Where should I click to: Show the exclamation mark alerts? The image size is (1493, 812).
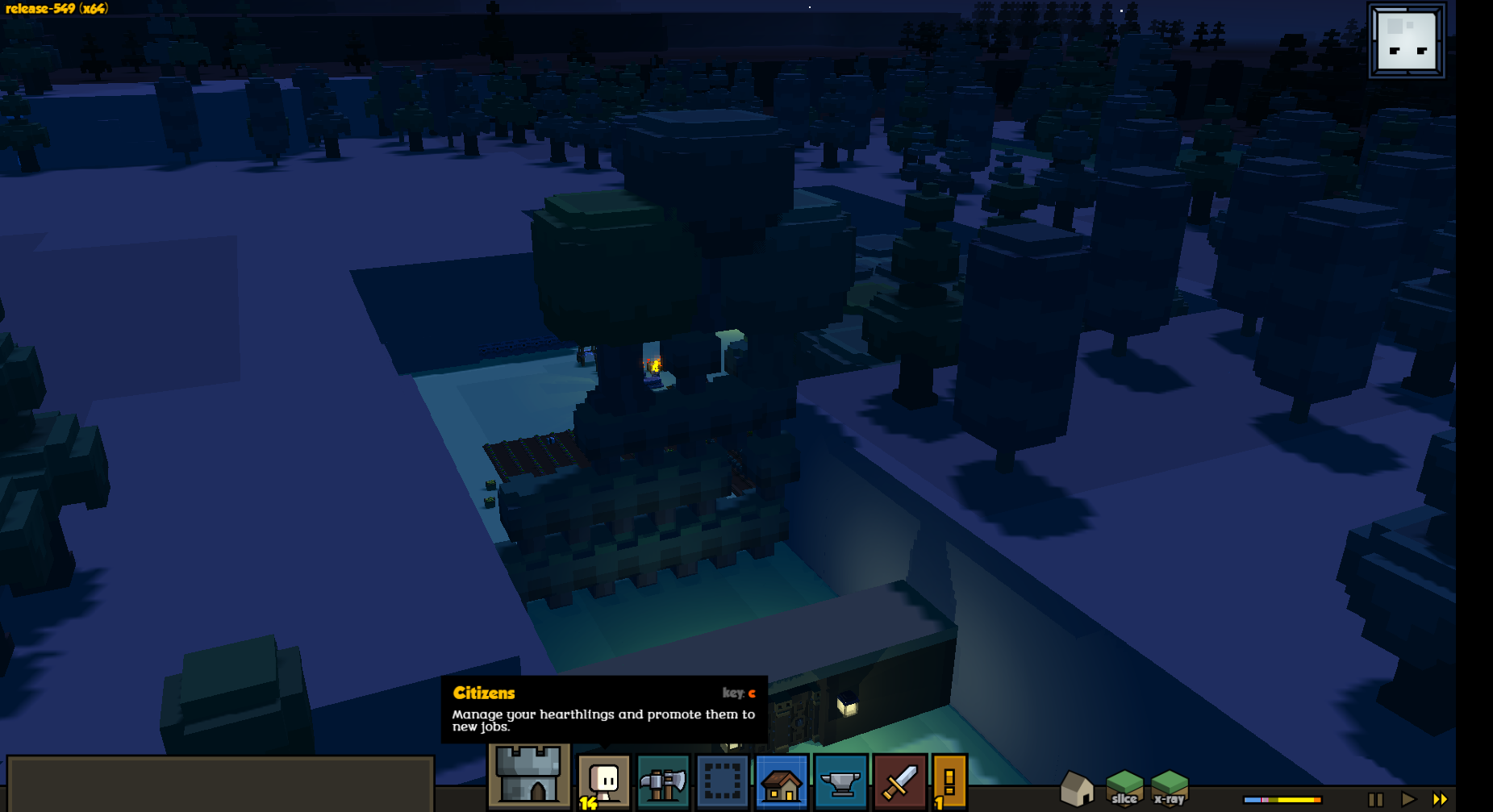pyautogui.click(x=949, y=781)
